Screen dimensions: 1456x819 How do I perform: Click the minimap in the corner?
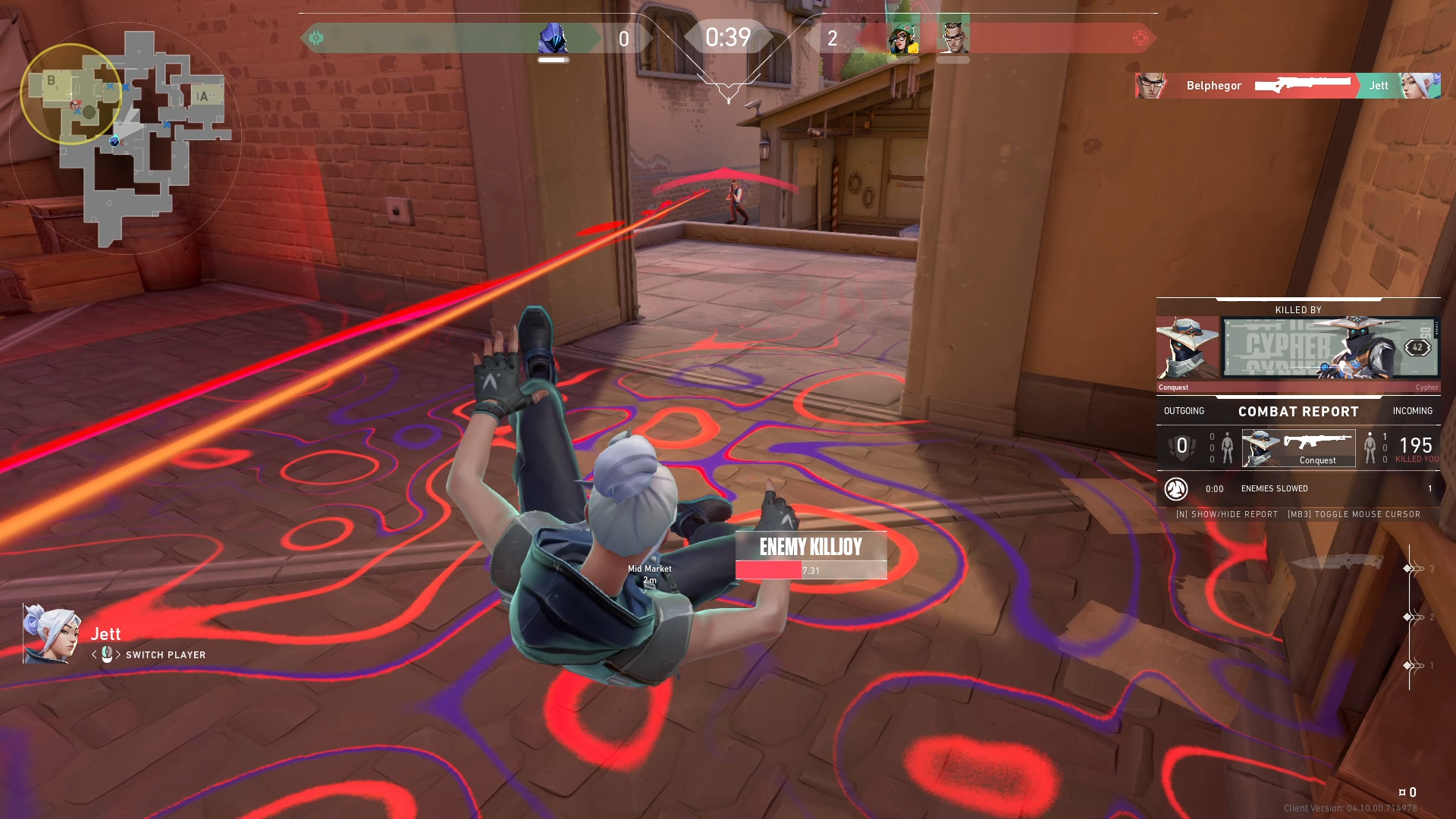[126, 136]
